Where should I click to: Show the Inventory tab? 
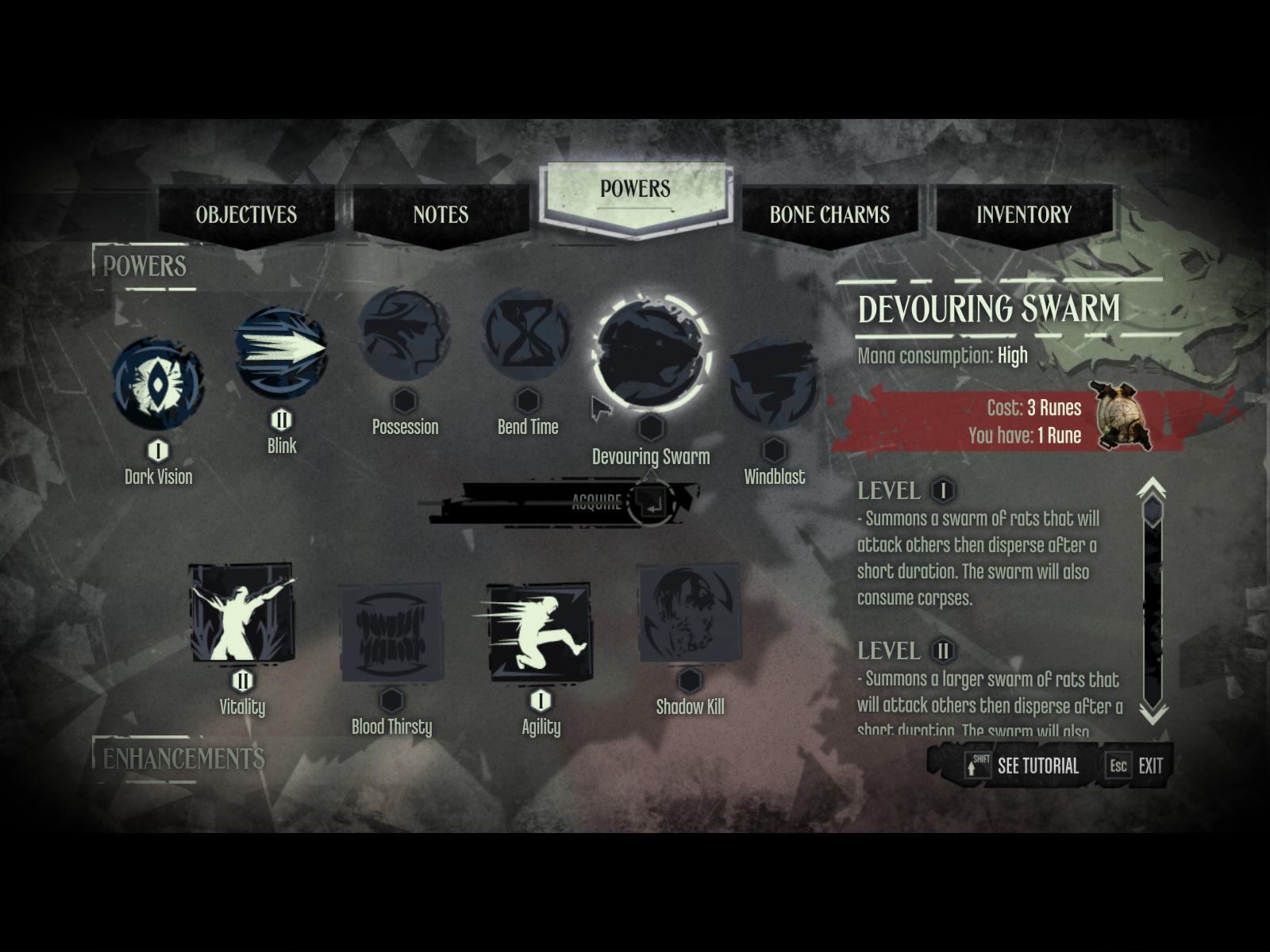point(1024,214)
